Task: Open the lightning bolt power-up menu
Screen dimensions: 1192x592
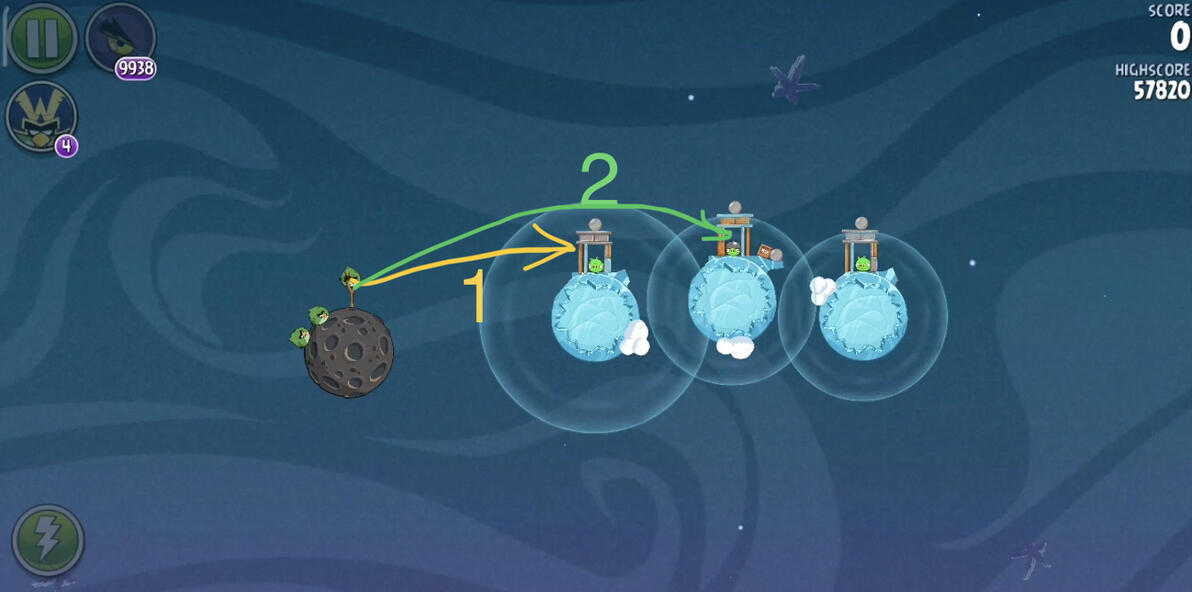Action: point(47,541)
